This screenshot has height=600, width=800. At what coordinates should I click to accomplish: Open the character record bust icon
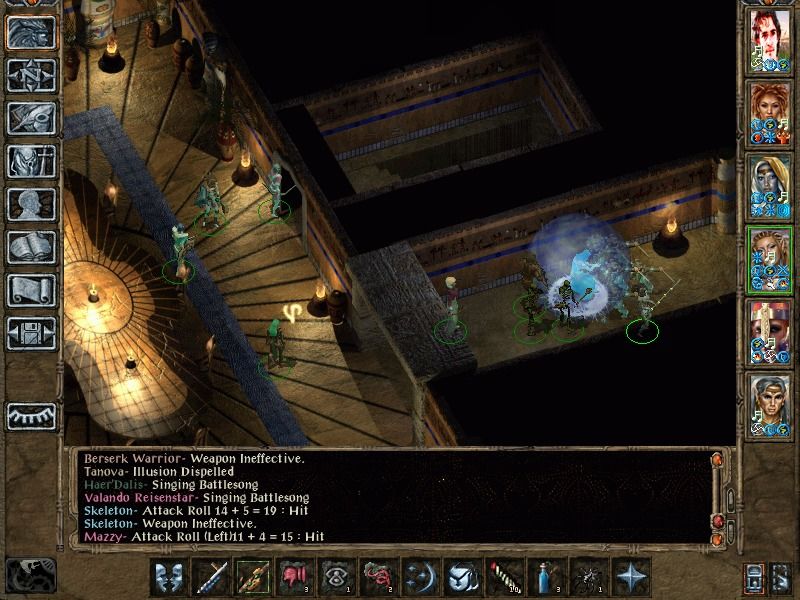pos(31,204)
